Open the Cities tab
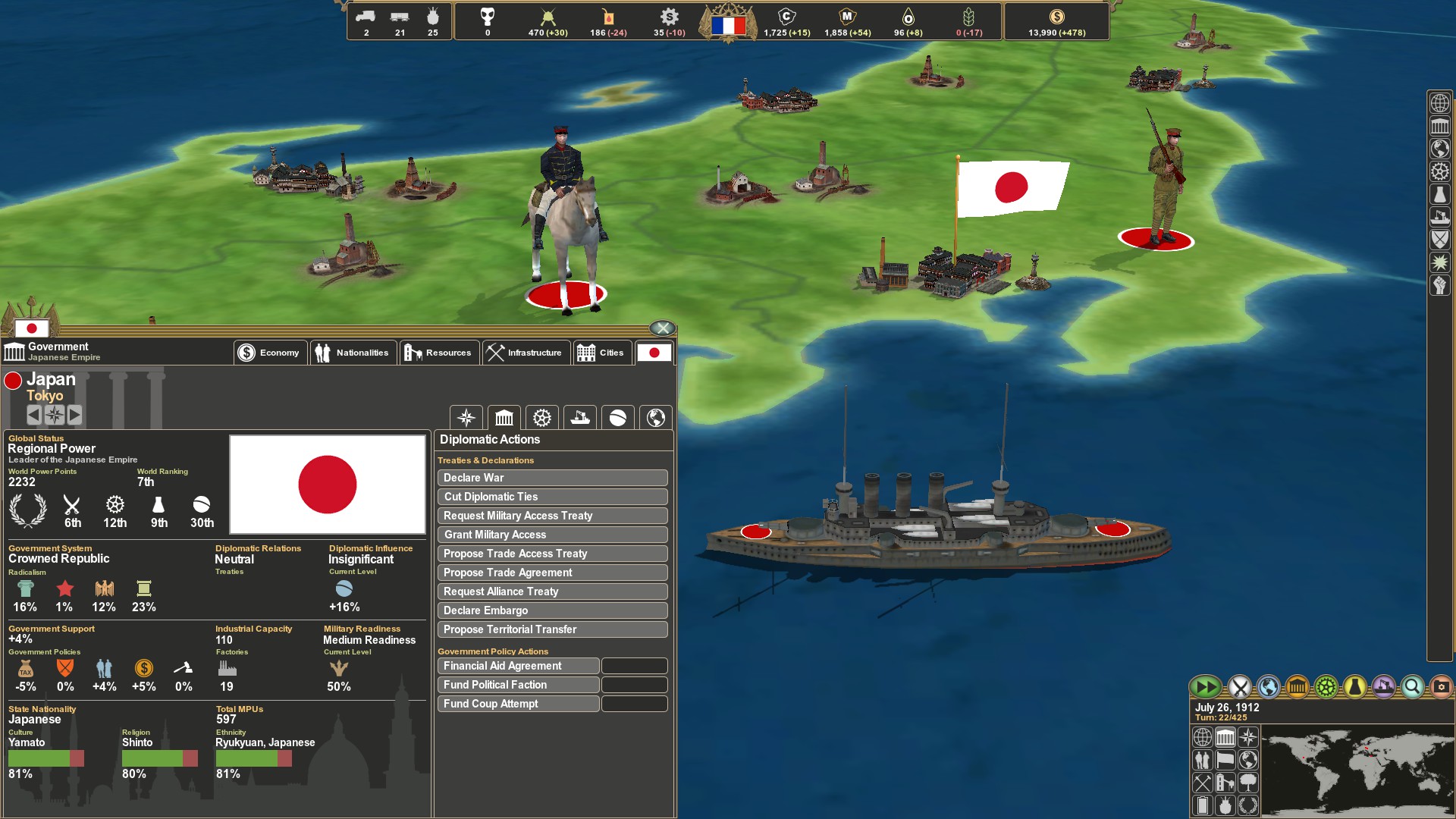The width and height of the screenshot is (1456, 819). click(602, 352)
